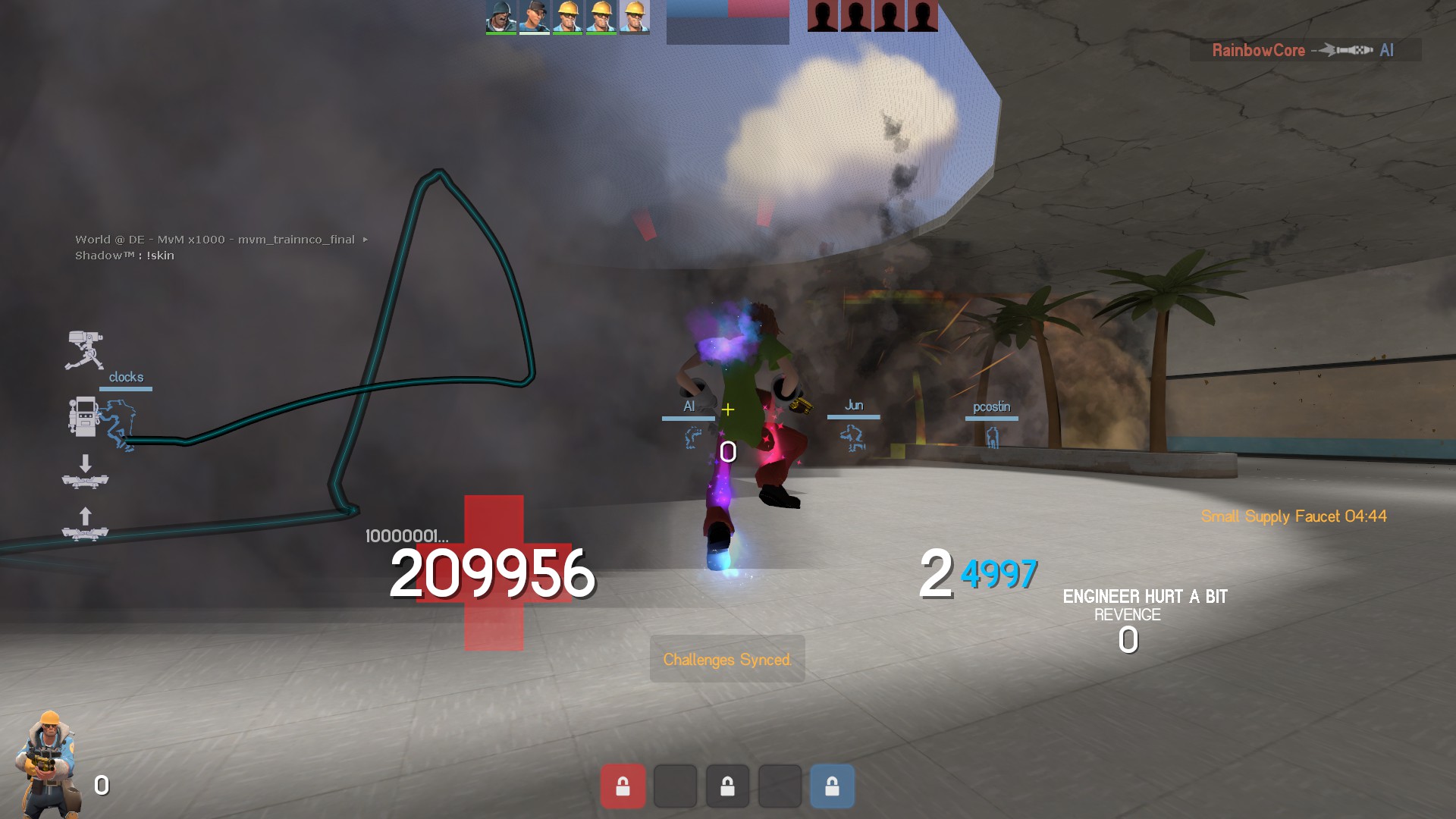Click the Small Supply Faucet timer text
The width and height of the screenshot is (1456, 819).
coord(1293,516)
